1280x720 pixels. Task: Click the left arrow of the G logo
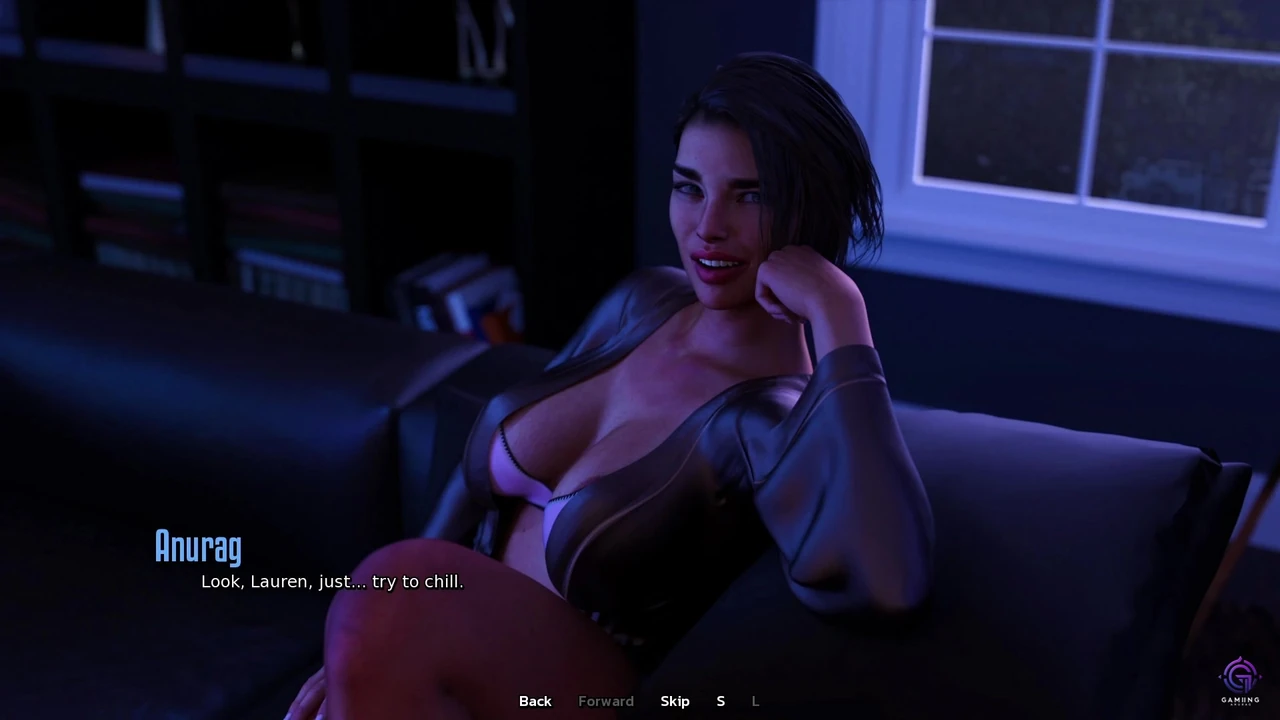(x=1219, y=677)
